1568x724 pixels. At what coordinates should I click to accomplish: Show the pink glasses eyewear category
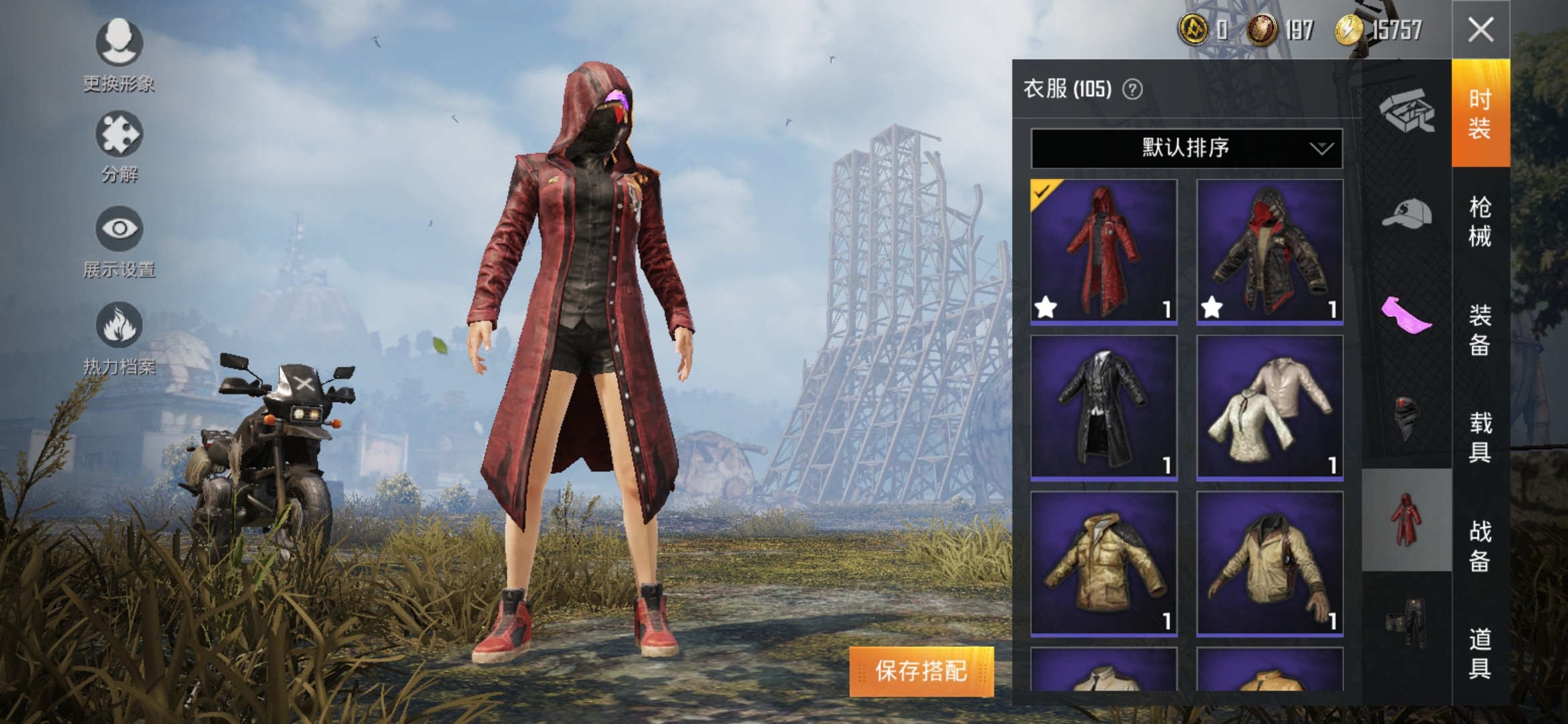[x=1407, y=314]
